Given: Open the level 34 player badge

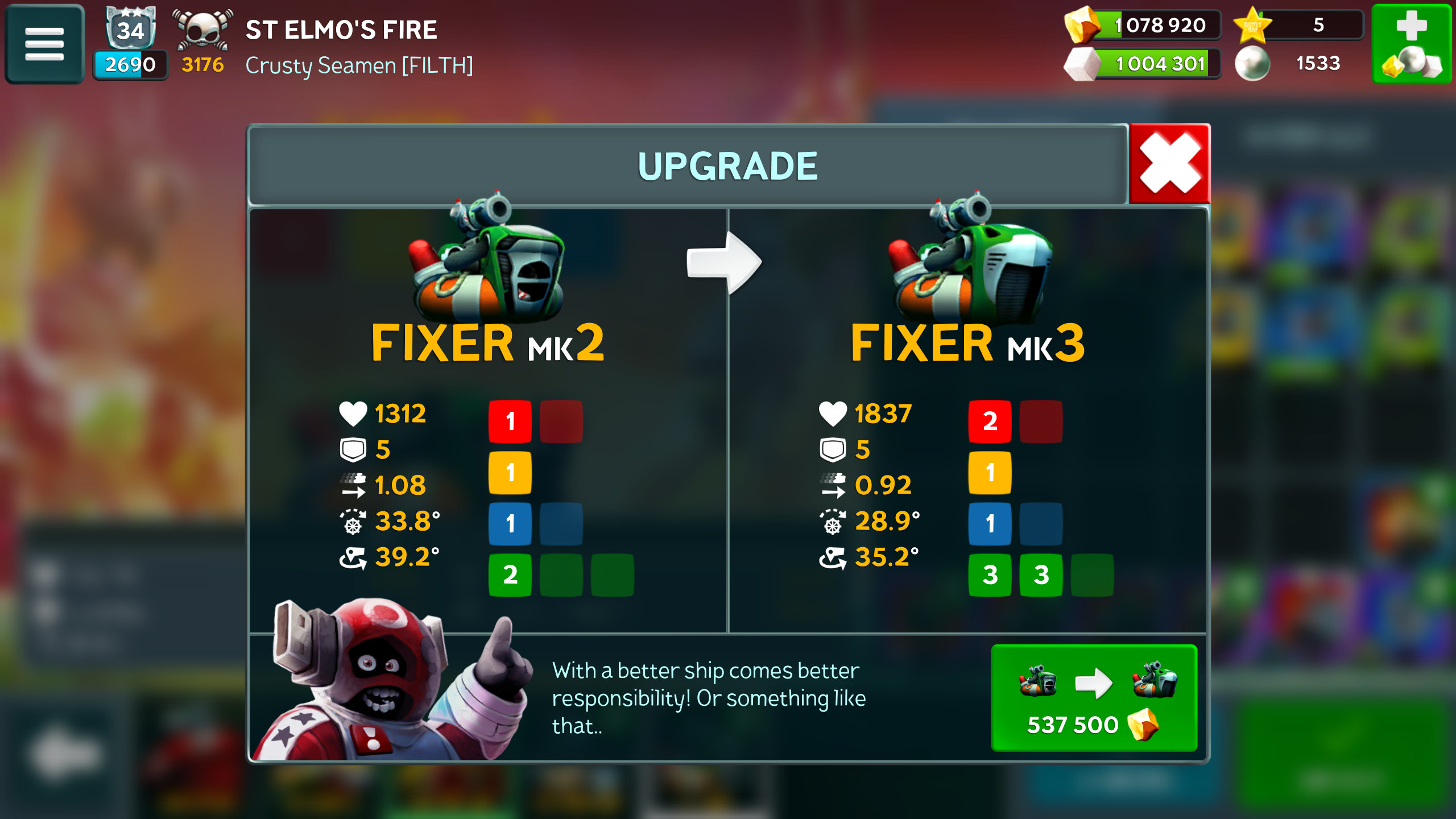Looking at the screenshot, I should click(x=130, y=30).
